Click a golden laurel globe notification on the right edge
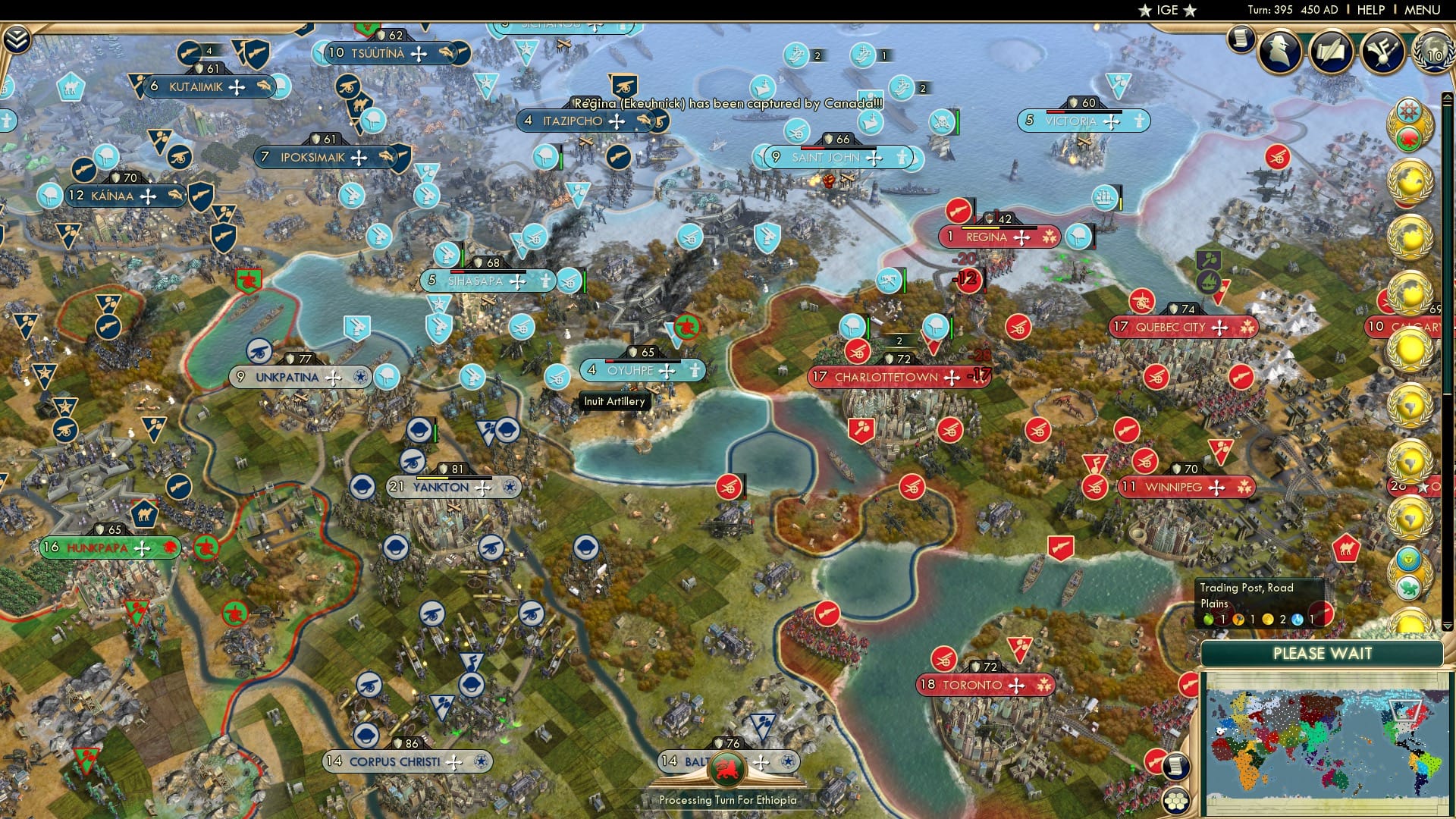This screenshot has width=1456, height=819. click(1408, 182)
